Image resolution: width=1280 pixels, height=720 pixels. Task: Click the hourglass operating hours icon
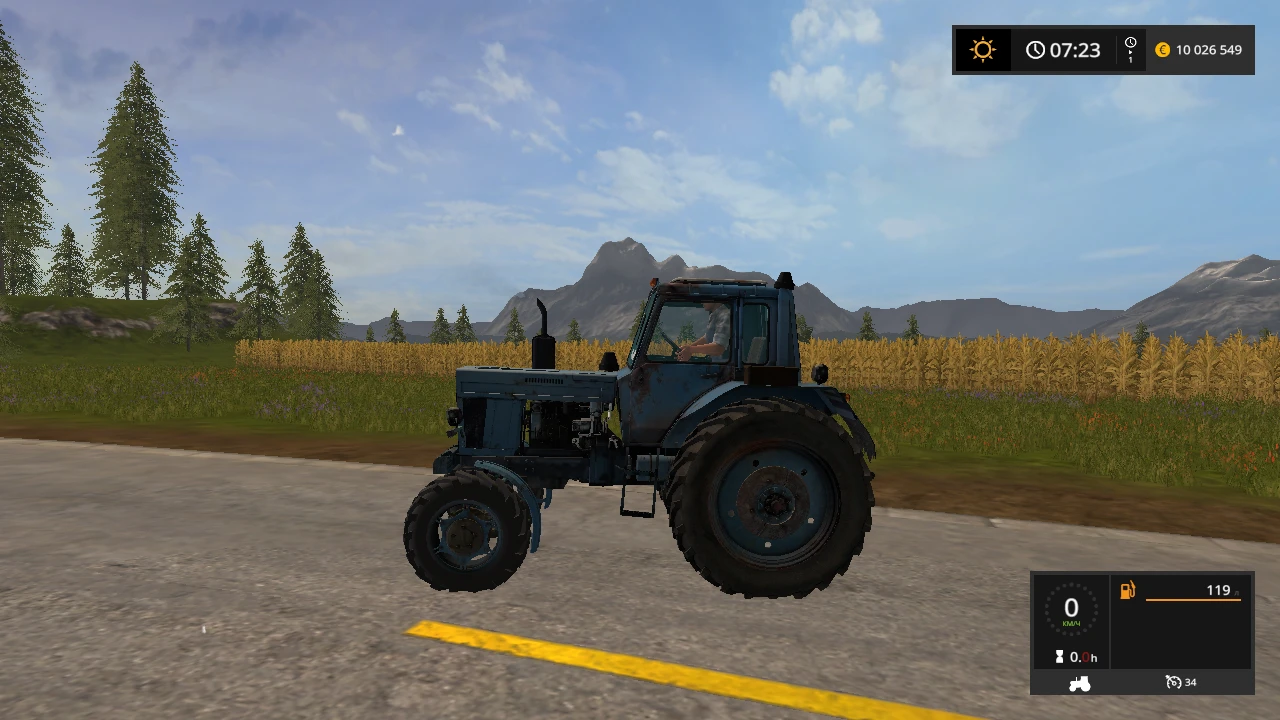(1060, 657)
